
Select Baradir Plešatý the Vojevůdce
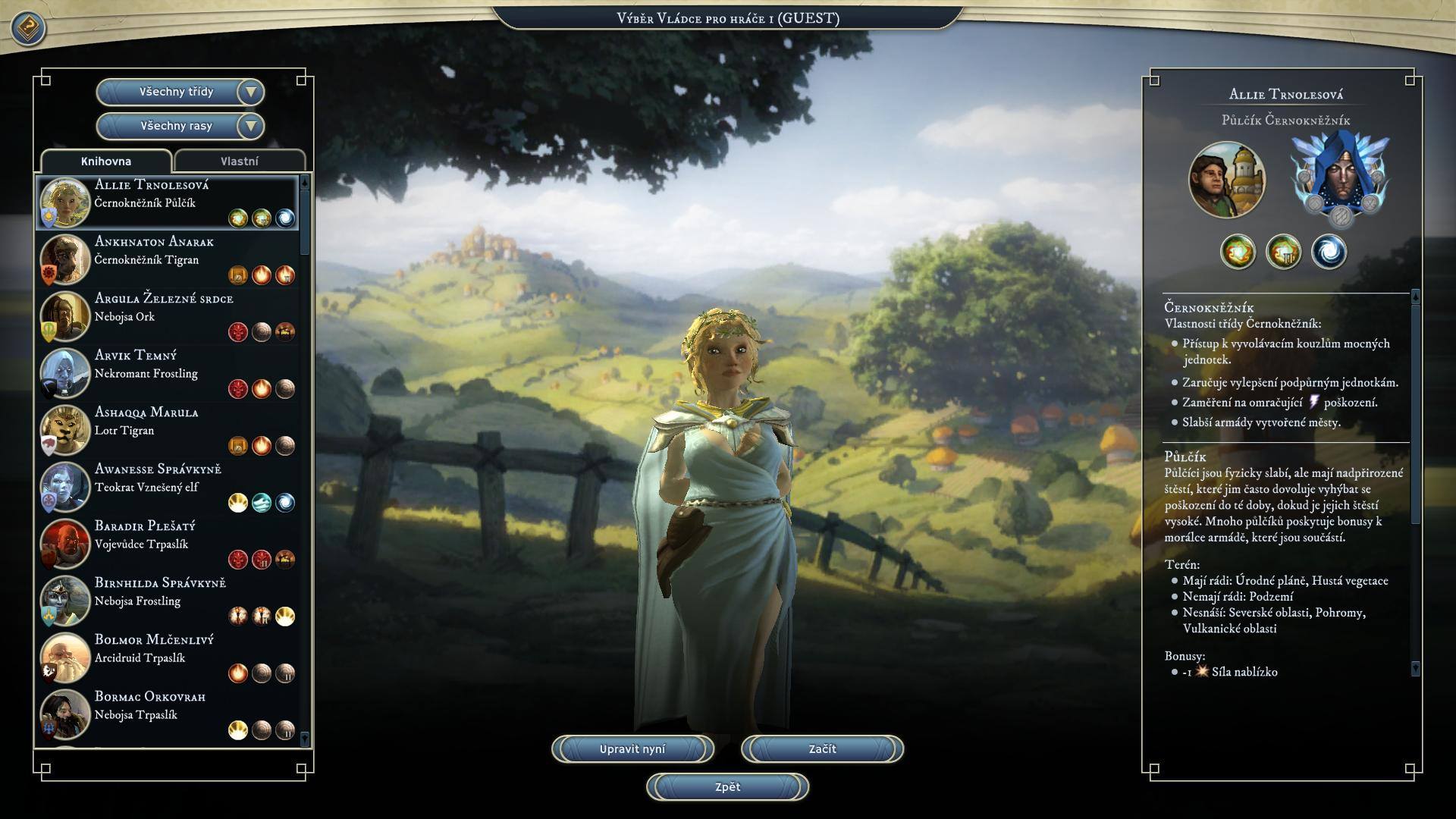click(167, 544)
